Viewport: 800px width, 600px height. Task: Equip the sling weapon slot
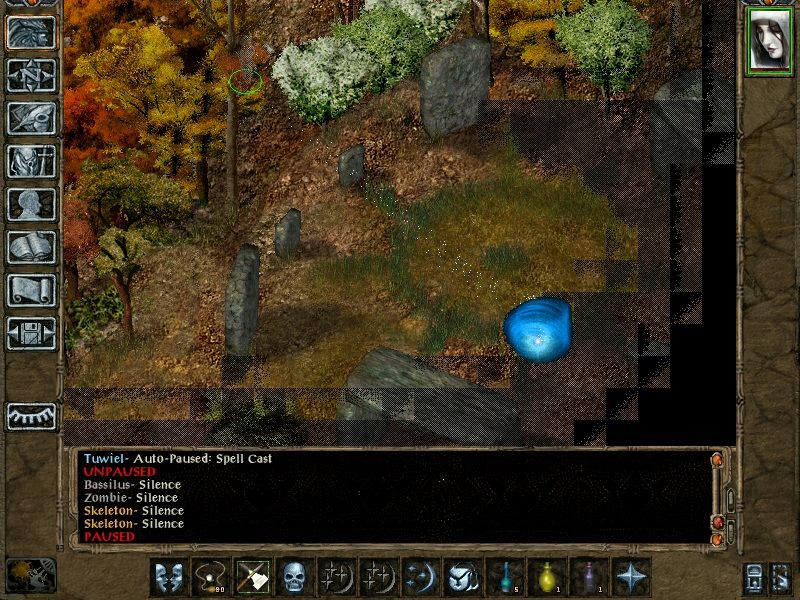[x=210, y=577]
